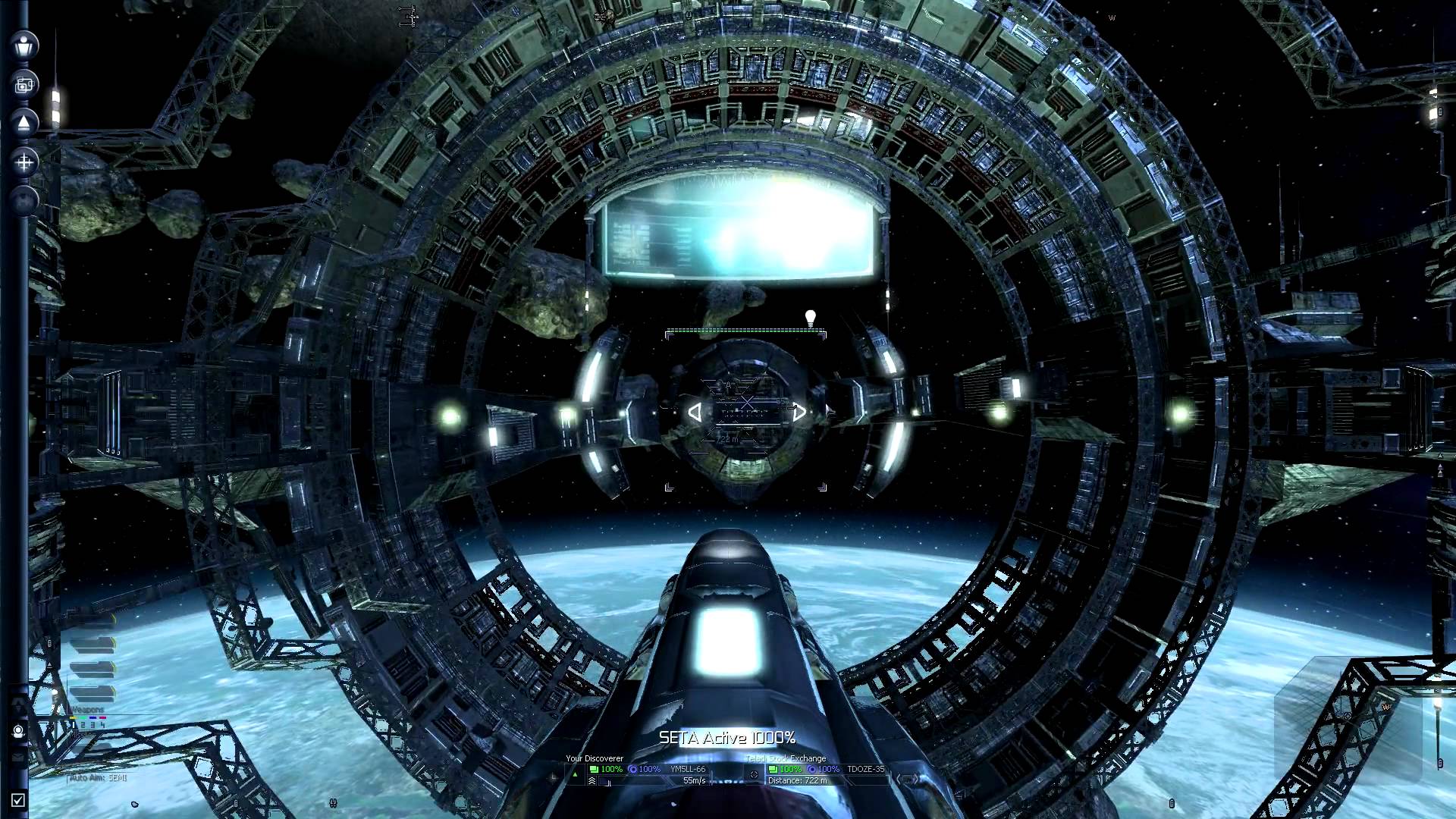Click the right arrow to cycle target monitor

(x=916, y=780)
